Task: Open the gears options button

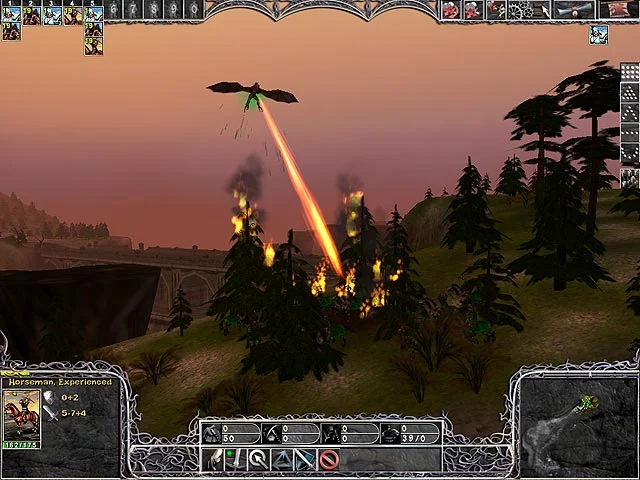Action: pos(521,10)
